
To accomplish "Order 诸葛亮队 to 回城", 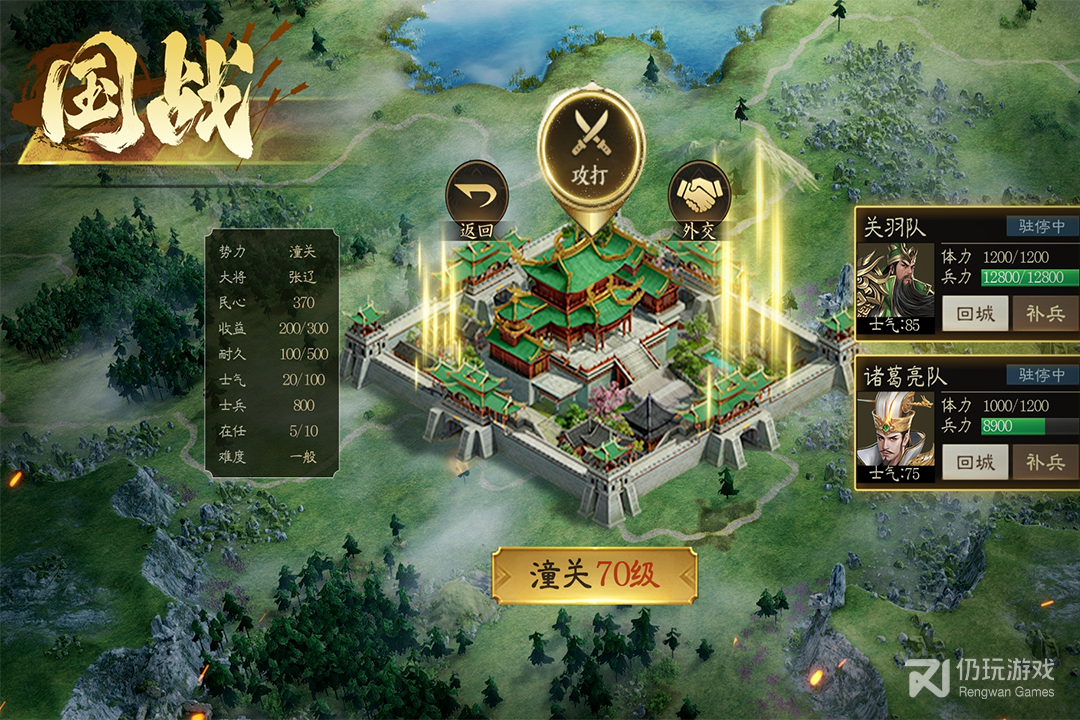I will click(x=975, y=462).
